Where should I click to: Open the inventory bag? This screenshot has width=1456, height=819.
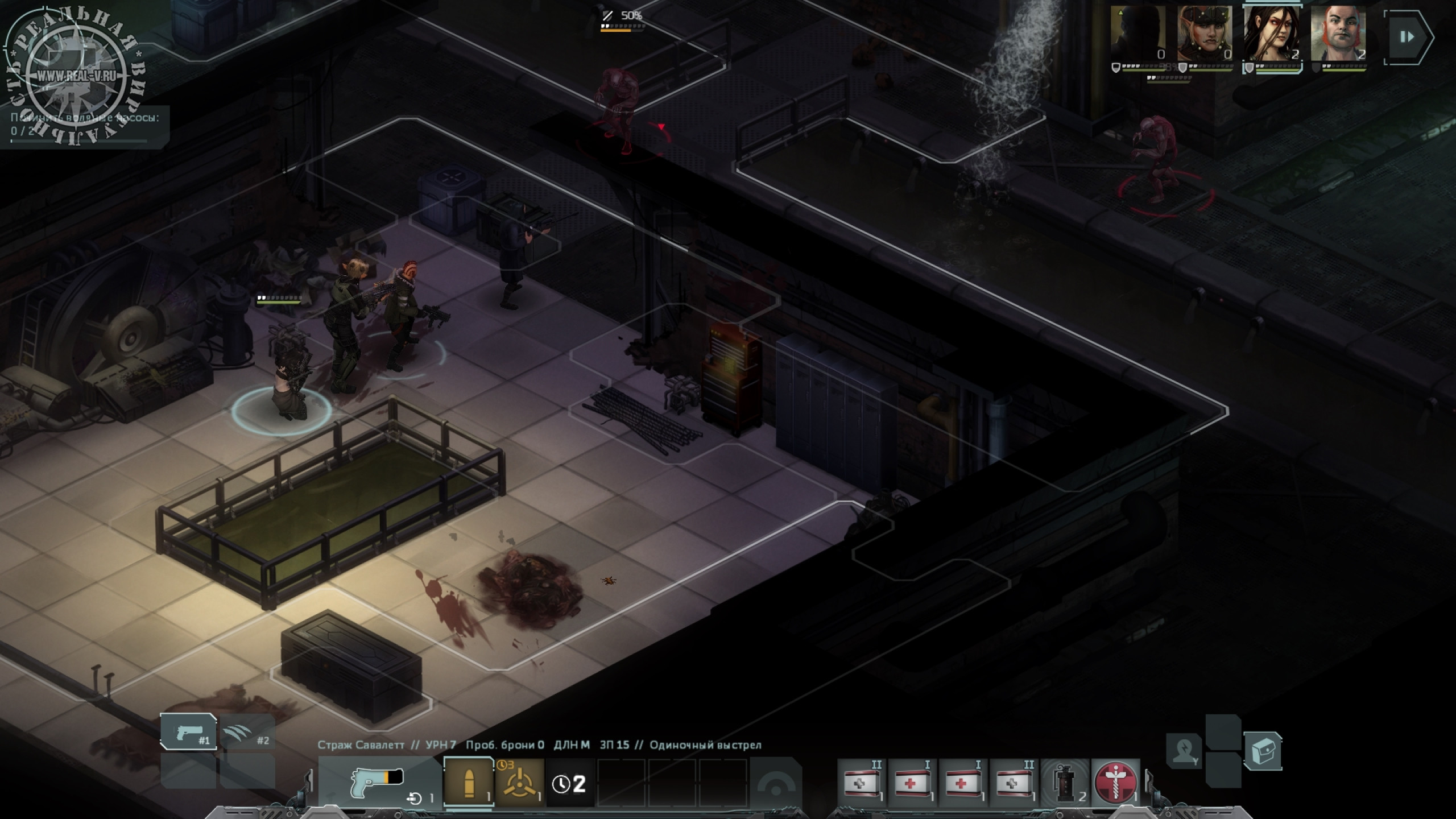click(1263, 751)
